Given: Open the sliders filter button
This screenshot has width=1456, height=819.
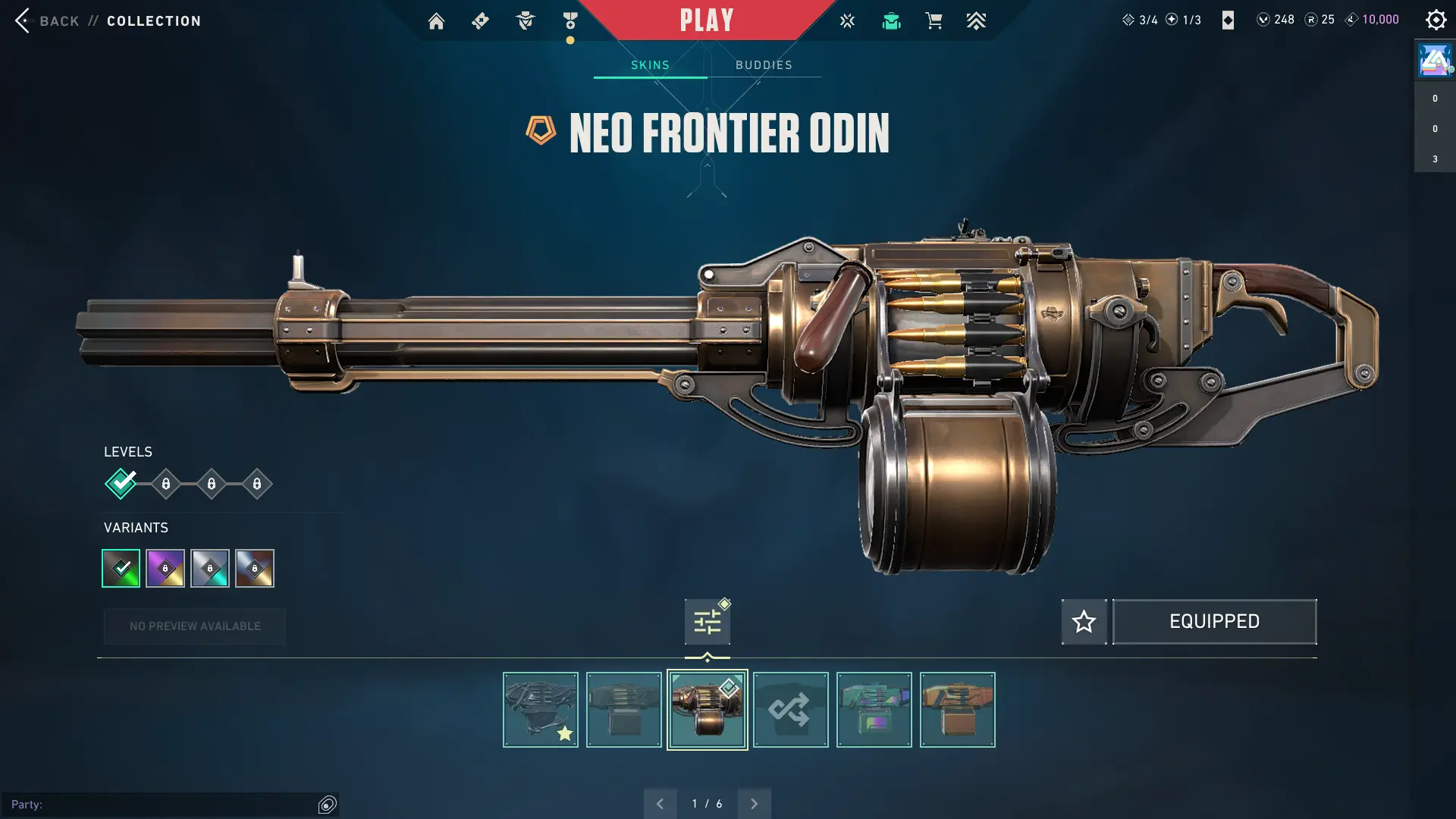Looking at the screenshot, I should [x=707, y=622].
